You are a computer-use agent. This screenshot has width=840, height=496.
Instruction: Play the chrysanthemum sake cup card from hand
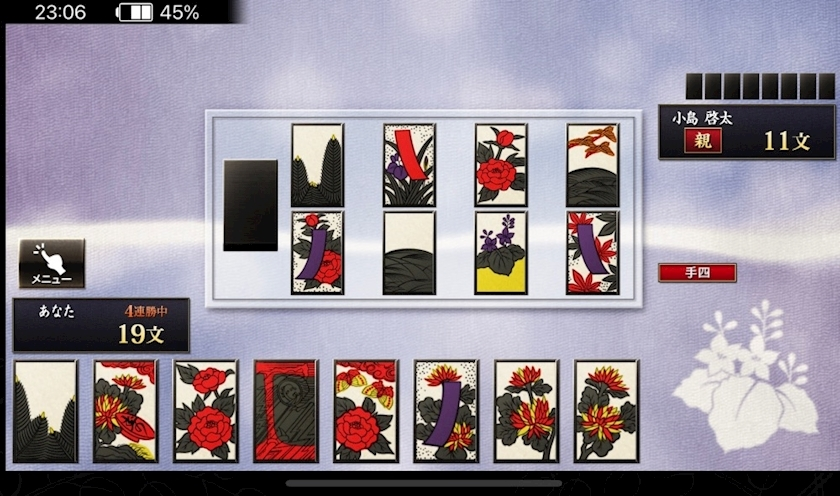[125, 410]
